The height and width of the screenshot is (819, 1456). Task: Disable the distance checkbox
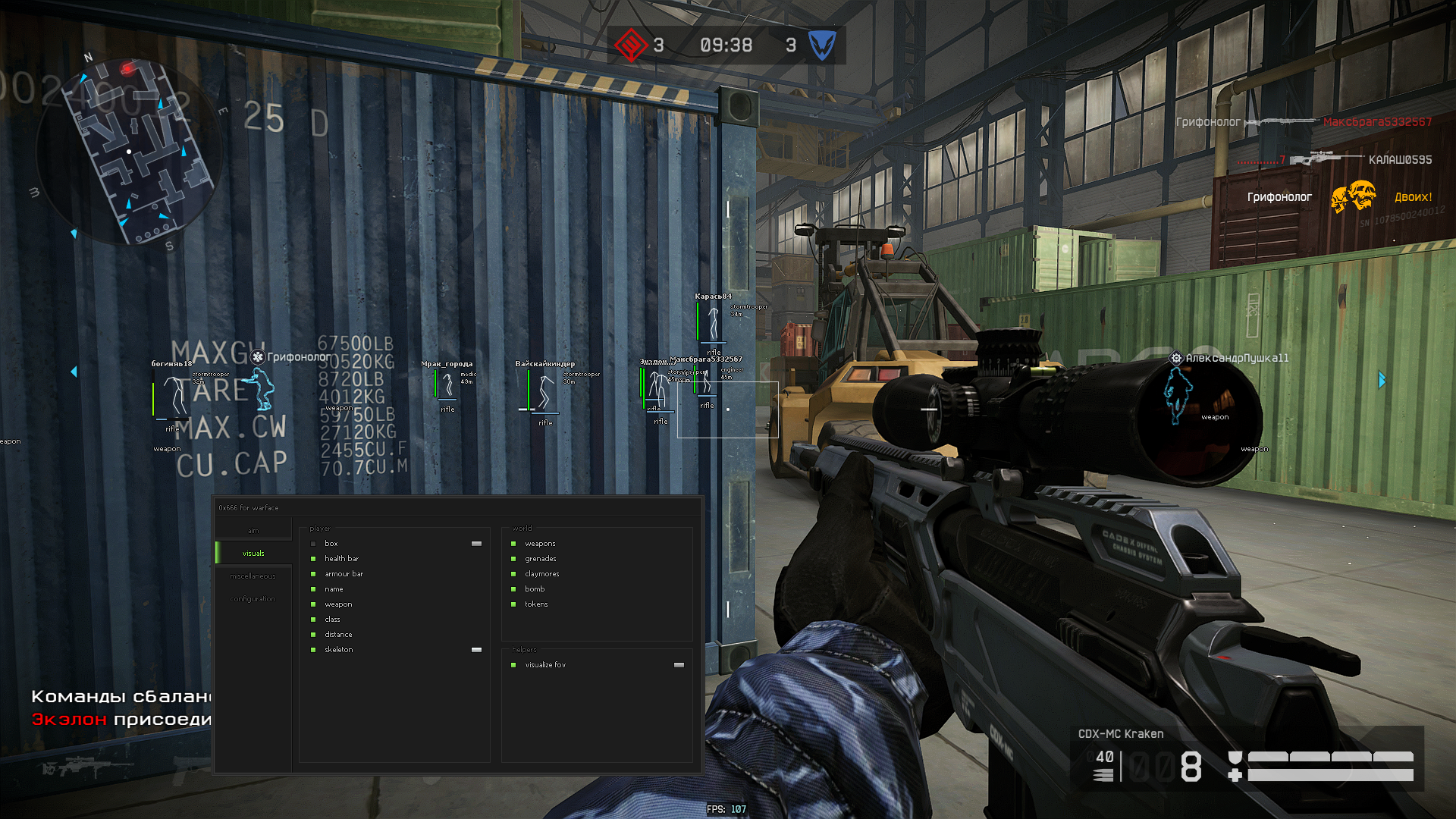(x=313, y=635)
